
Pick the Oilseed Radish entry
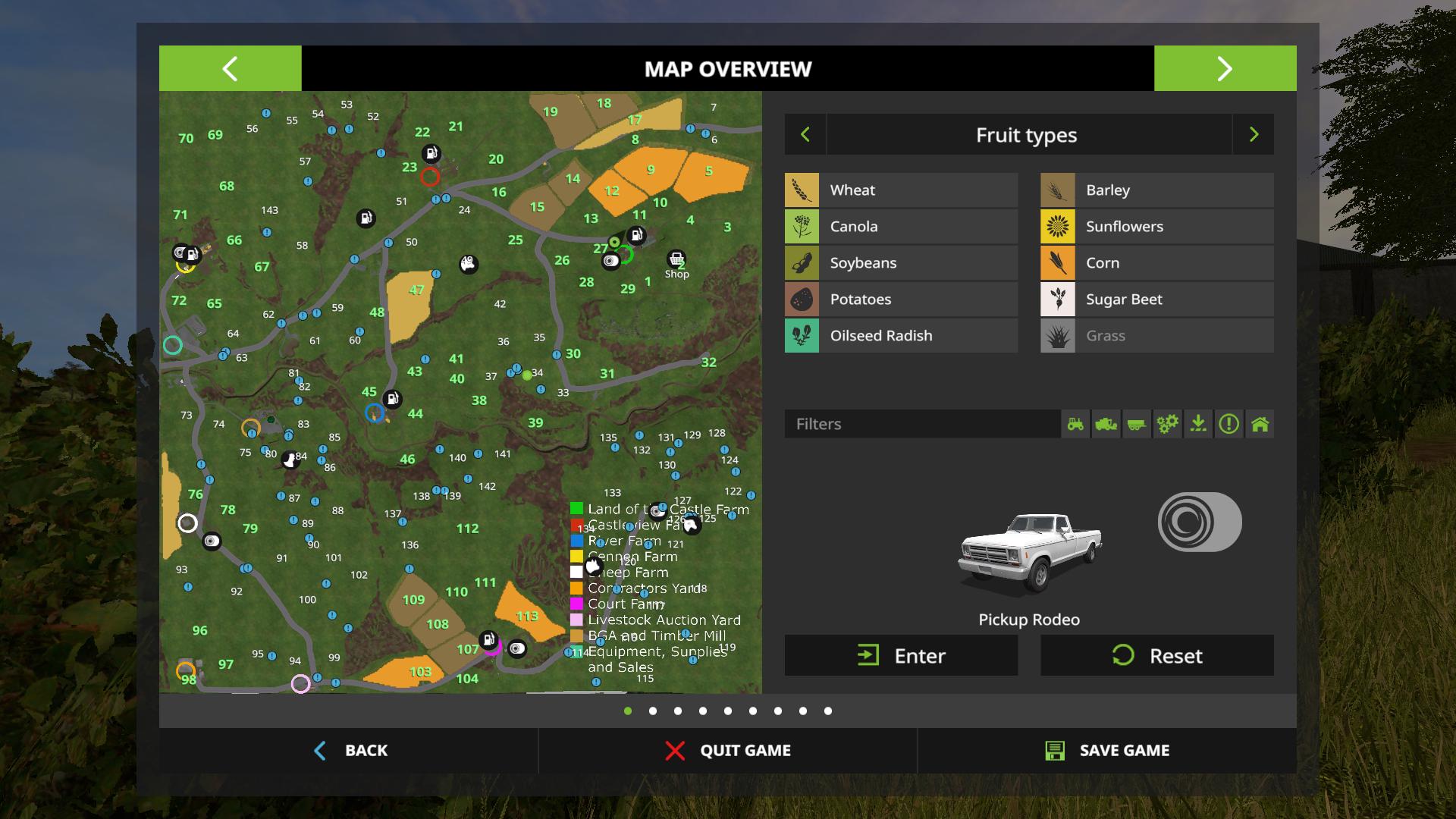click(x=901, y=336)
